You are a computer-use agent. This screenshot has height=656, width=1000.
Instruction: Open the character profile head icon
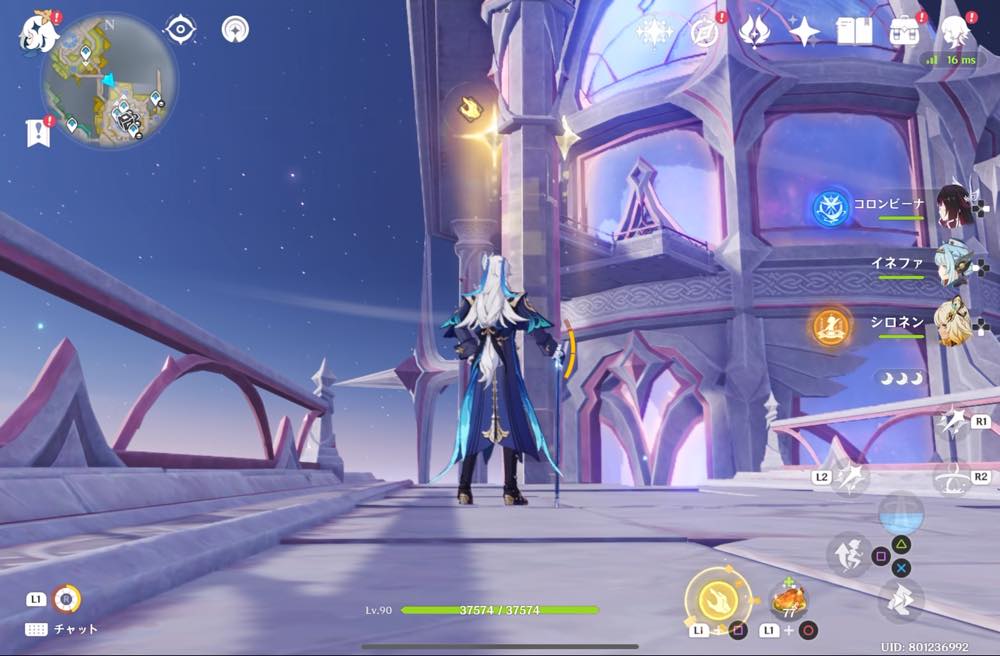pyautogui.click(x=956, y=31)
